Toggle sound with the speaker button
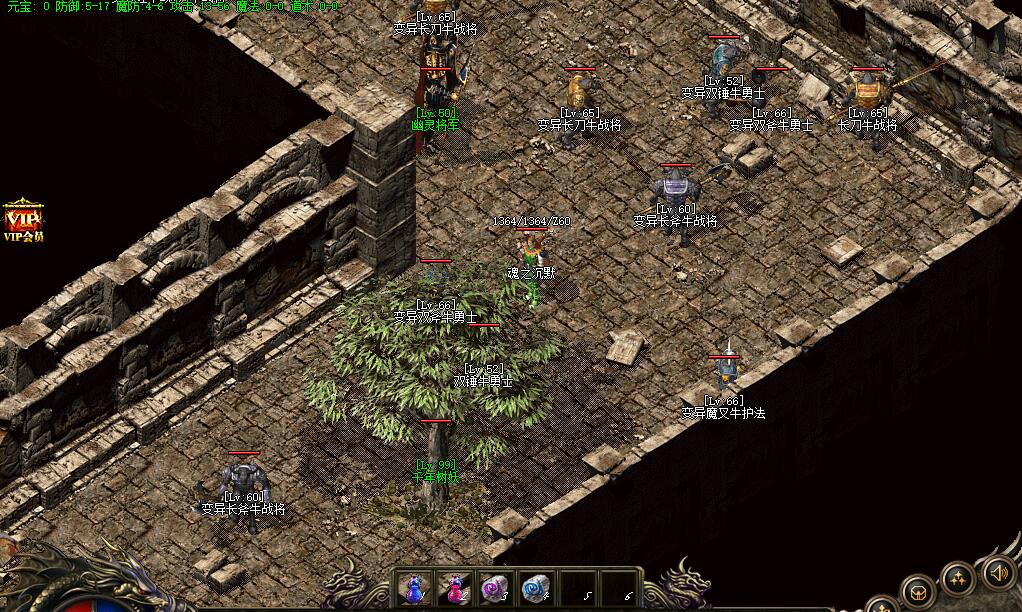The width and height of the screenshot is (1022, 612). coord(997,573)
